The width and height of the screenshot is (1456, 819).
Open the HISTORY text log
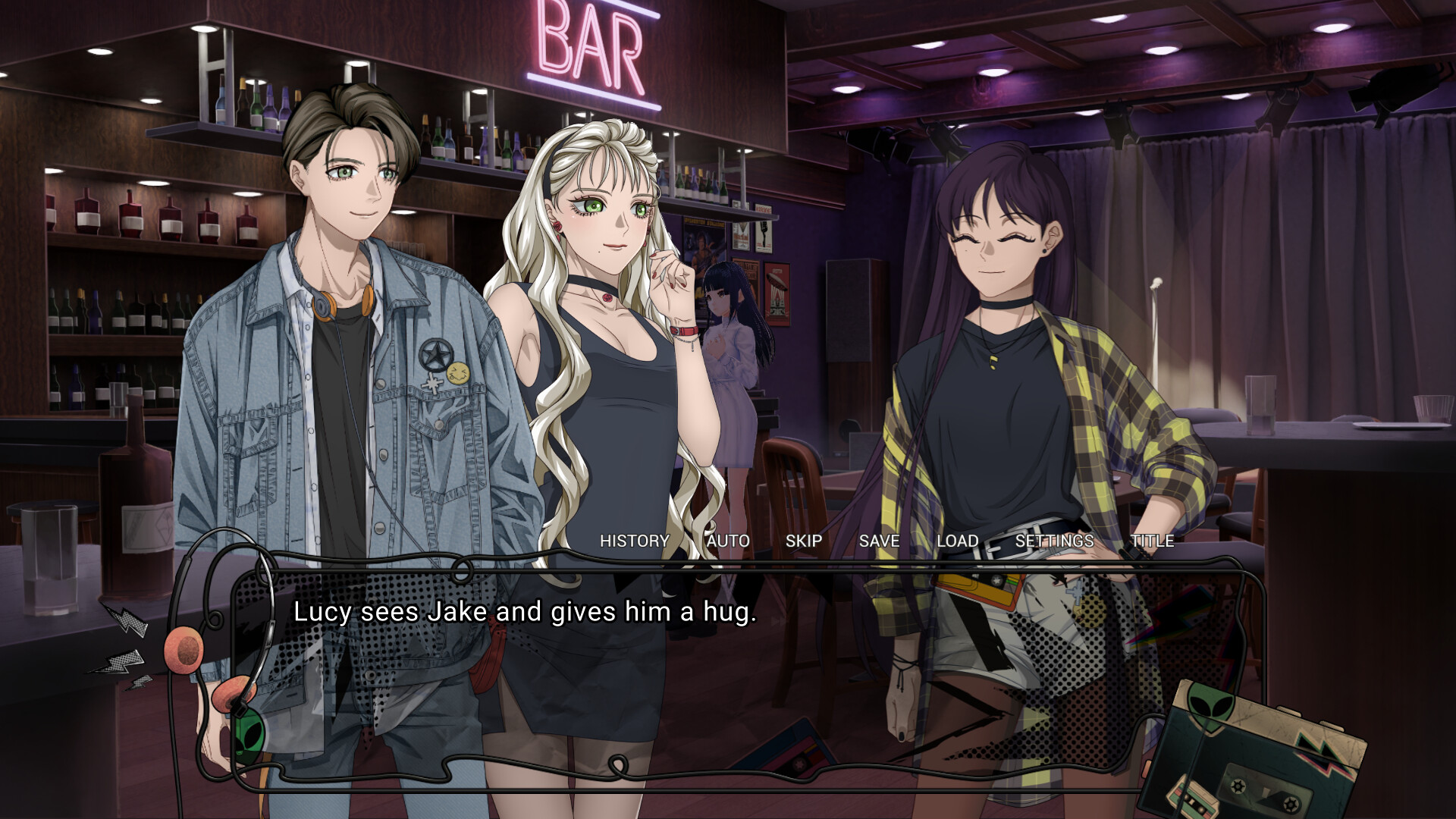click(634, 541)
